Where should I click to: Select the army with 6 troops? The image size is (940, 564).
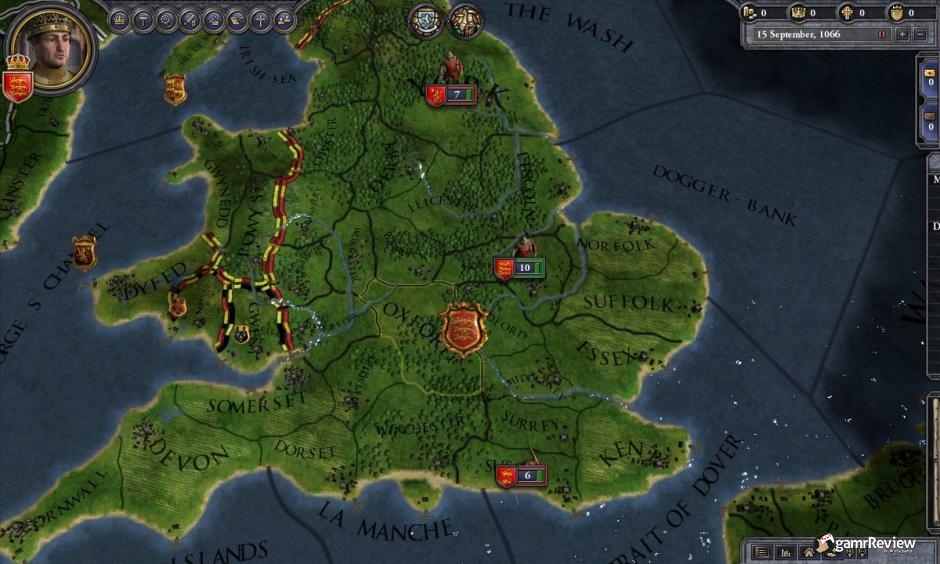click(520, 476)
